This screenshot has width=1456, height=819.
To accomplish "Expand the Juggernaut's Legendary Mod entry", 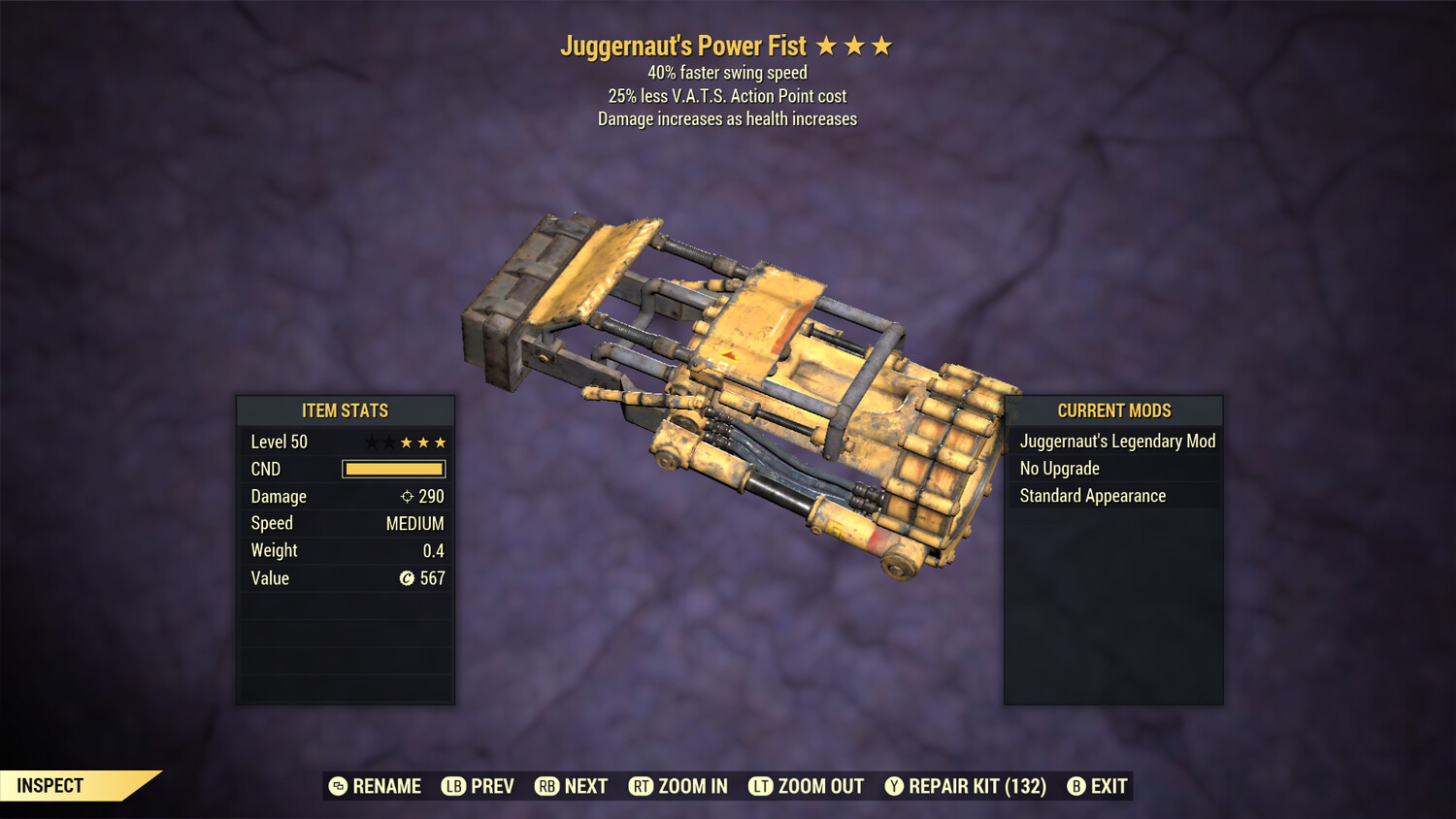I will 1116,441.
